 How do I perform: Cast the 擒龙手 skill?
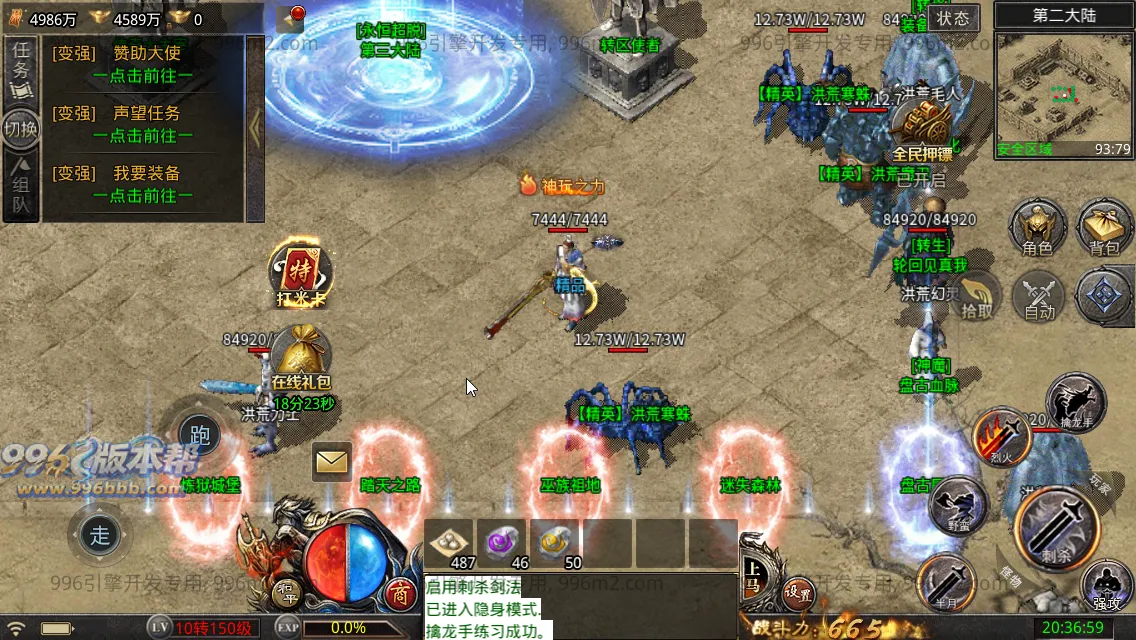pyautogui.click(x=1075, y=402)
